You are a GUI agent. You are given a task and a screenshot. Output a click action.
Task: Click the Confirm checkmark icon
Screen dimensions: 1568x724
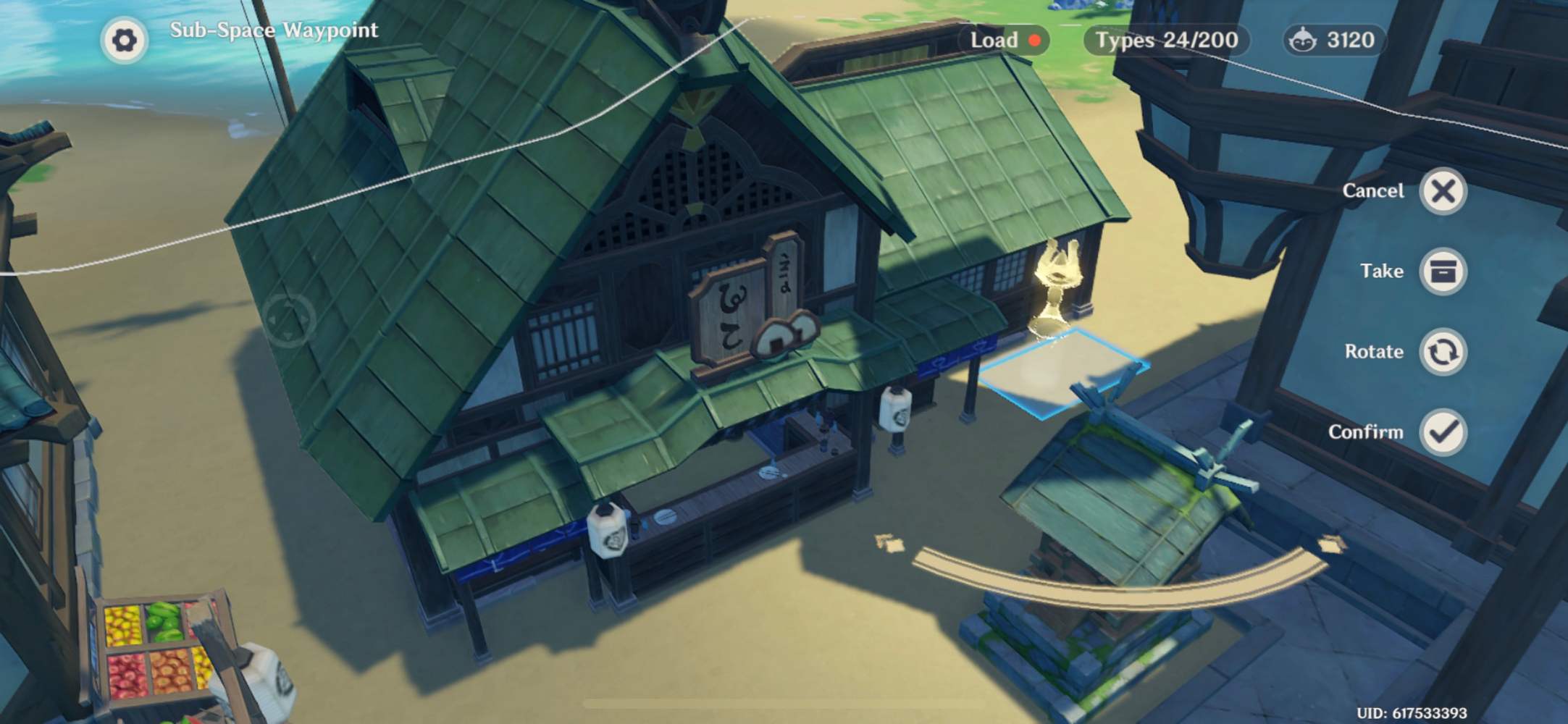coord(1443,432)
